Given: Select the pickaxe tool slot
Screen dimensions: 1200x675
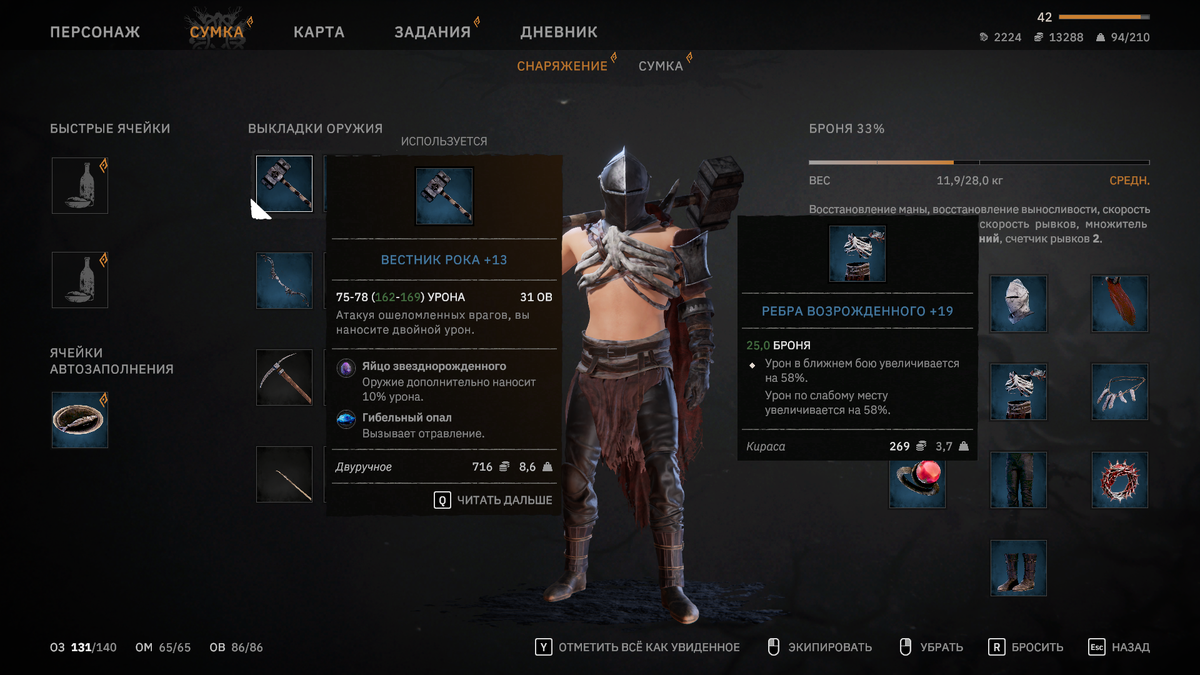Looking at the screenshot, I should click(x=284, y=377).
